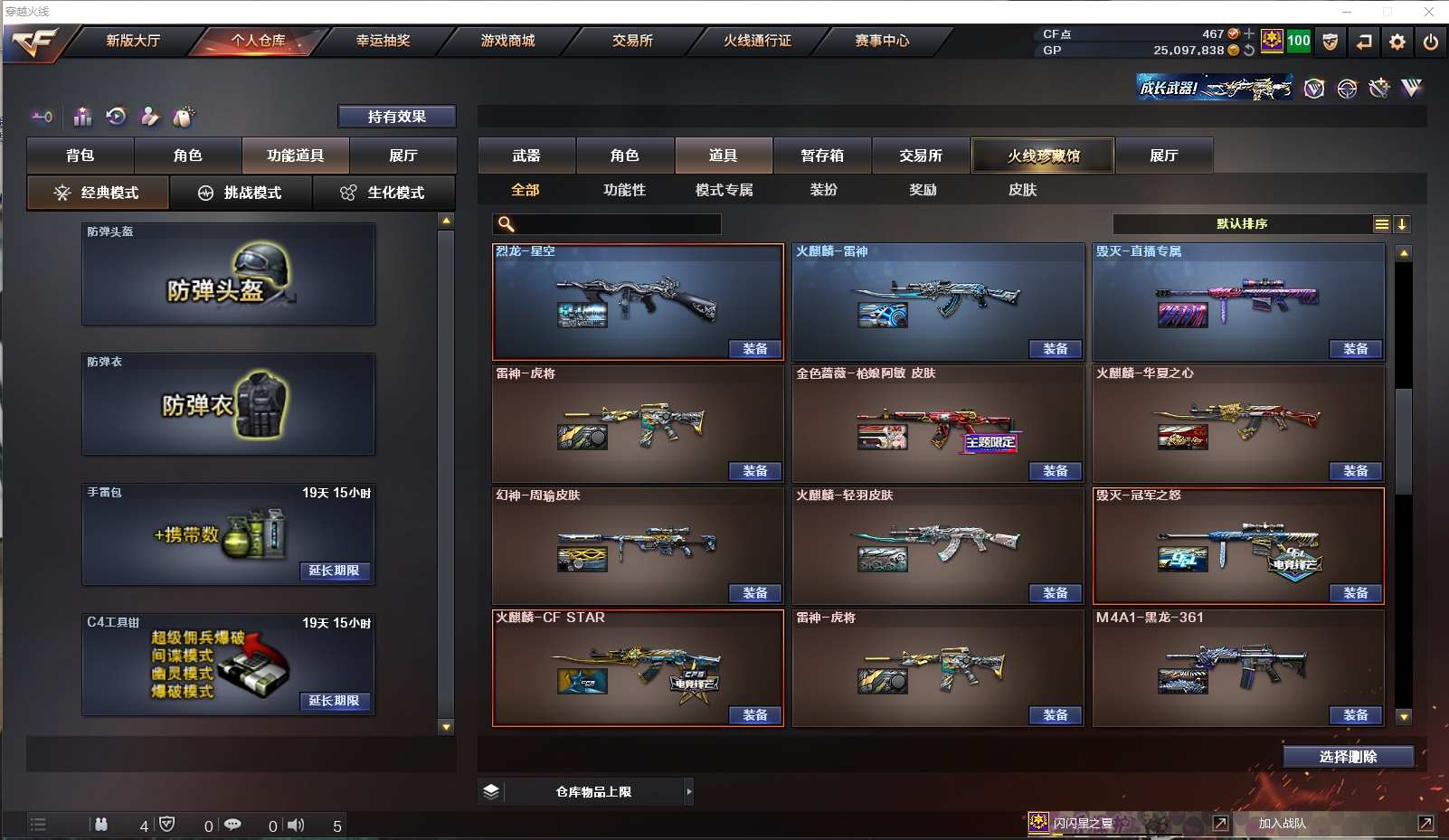The height and width of the screenshot is (840, 1449).
Task: Click the item search field
Action: (617, 224)
